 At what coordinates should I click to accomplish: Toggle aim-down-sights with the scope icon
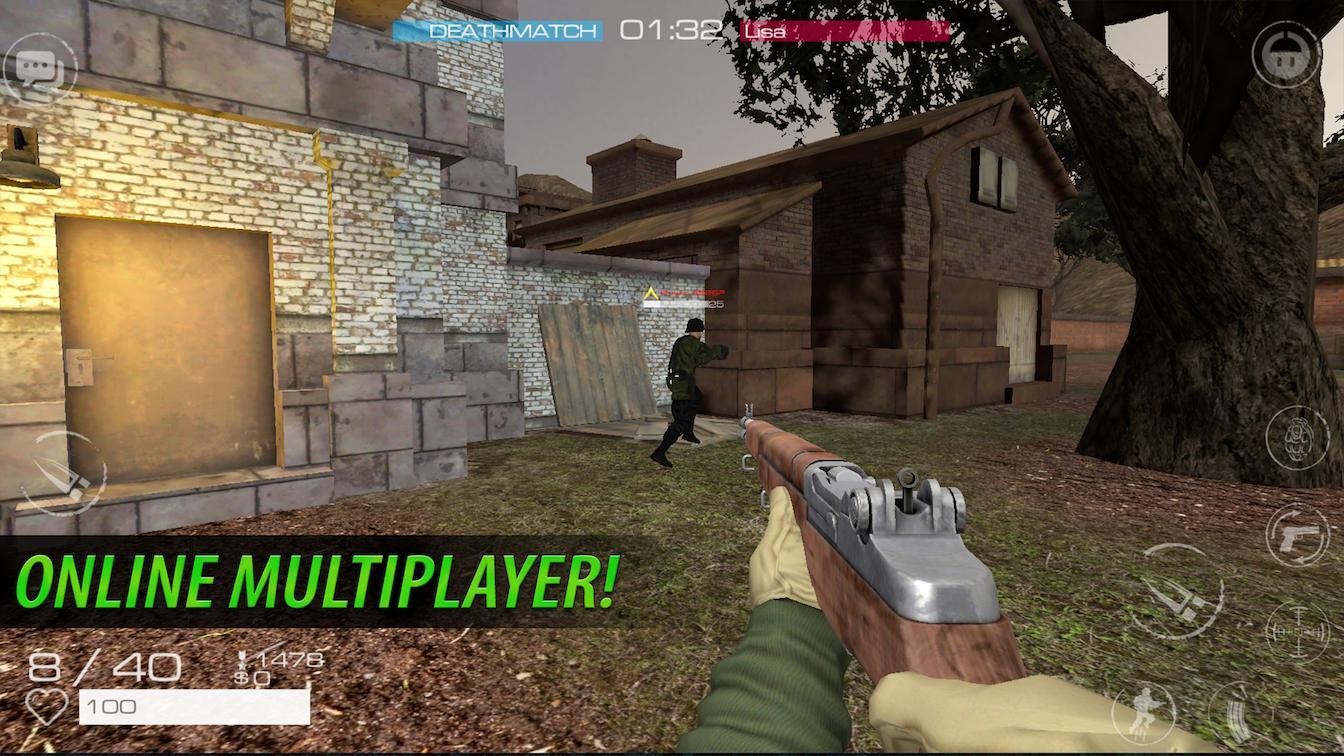(x=1298, y=632)
